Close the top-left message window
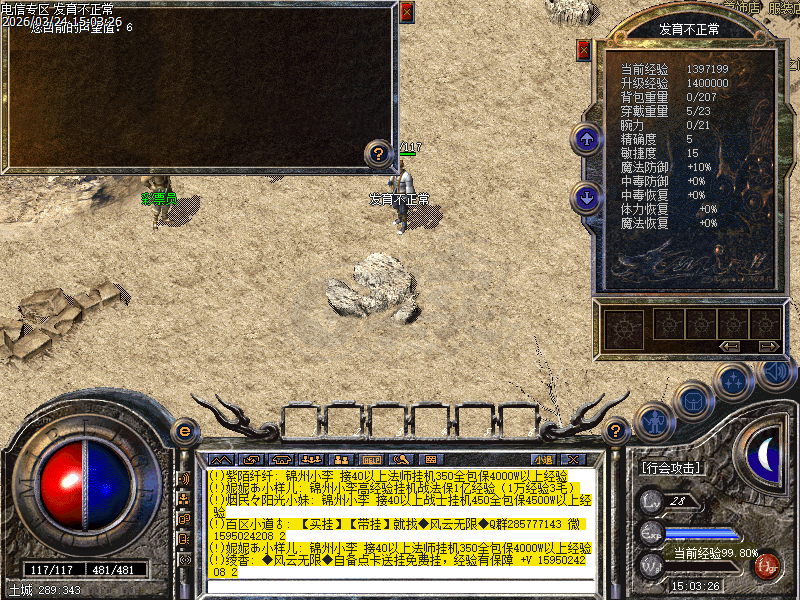800x600 pixels. point(406,13)
